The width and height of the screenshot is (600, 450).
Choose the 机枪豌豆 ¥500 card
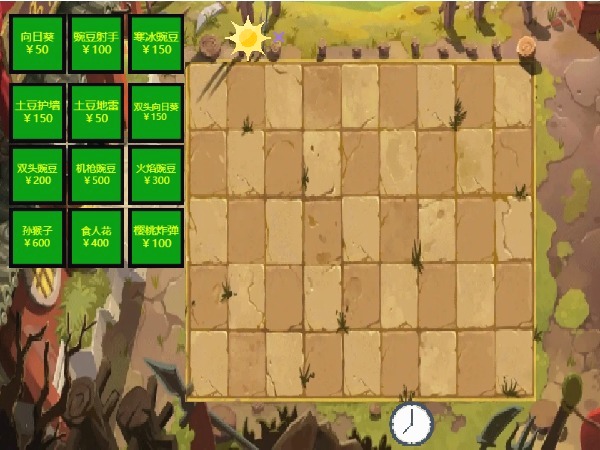coord(96,174)
